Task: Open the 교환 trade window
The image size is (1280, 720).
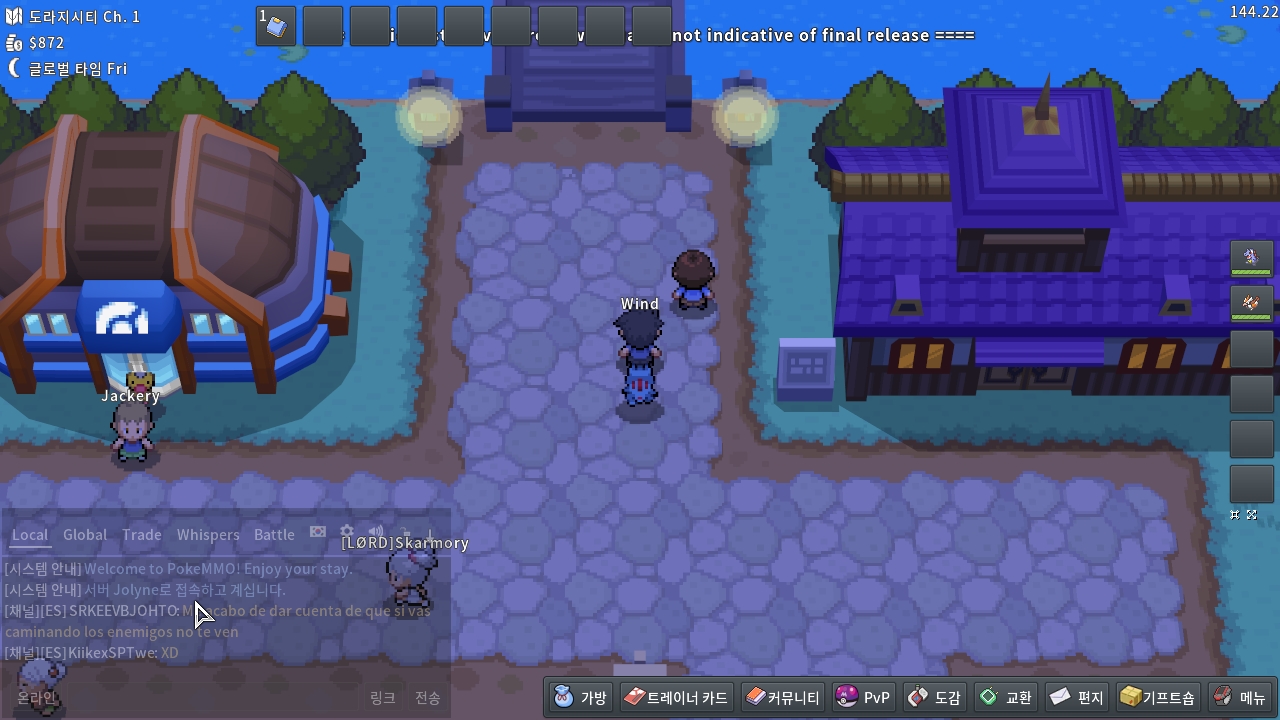Action: (1005, 697)
